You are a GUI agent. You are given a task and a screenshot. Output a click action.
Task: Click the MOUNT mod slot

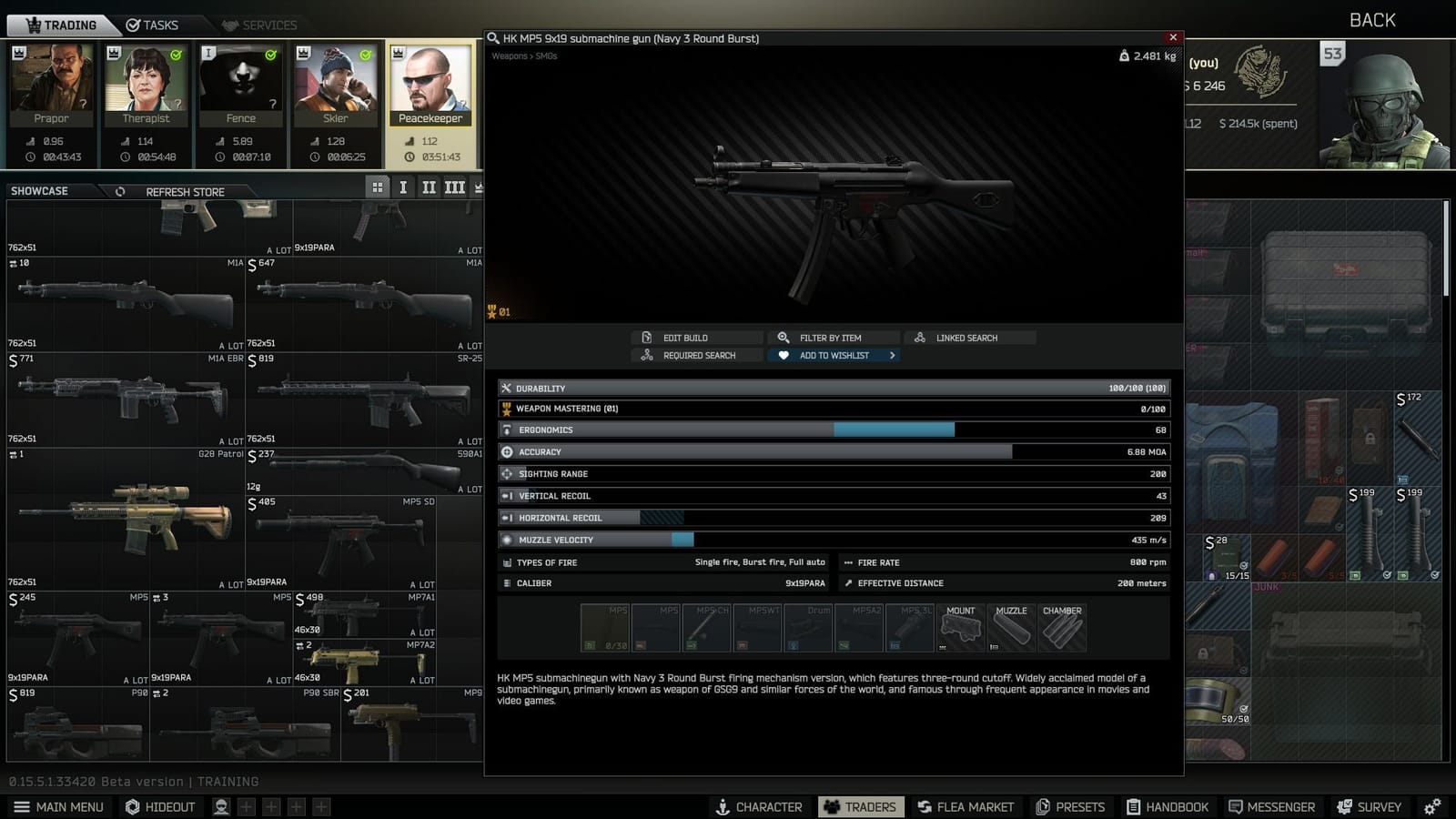961,627
